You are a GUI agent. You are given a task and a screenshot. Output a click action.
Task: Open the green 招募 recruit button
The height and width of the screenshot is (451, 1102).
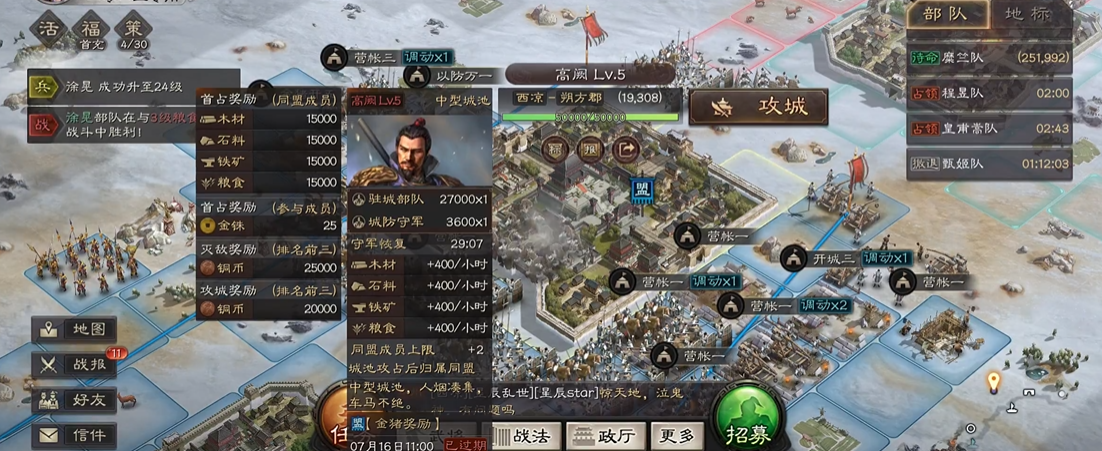pos(749,434)
